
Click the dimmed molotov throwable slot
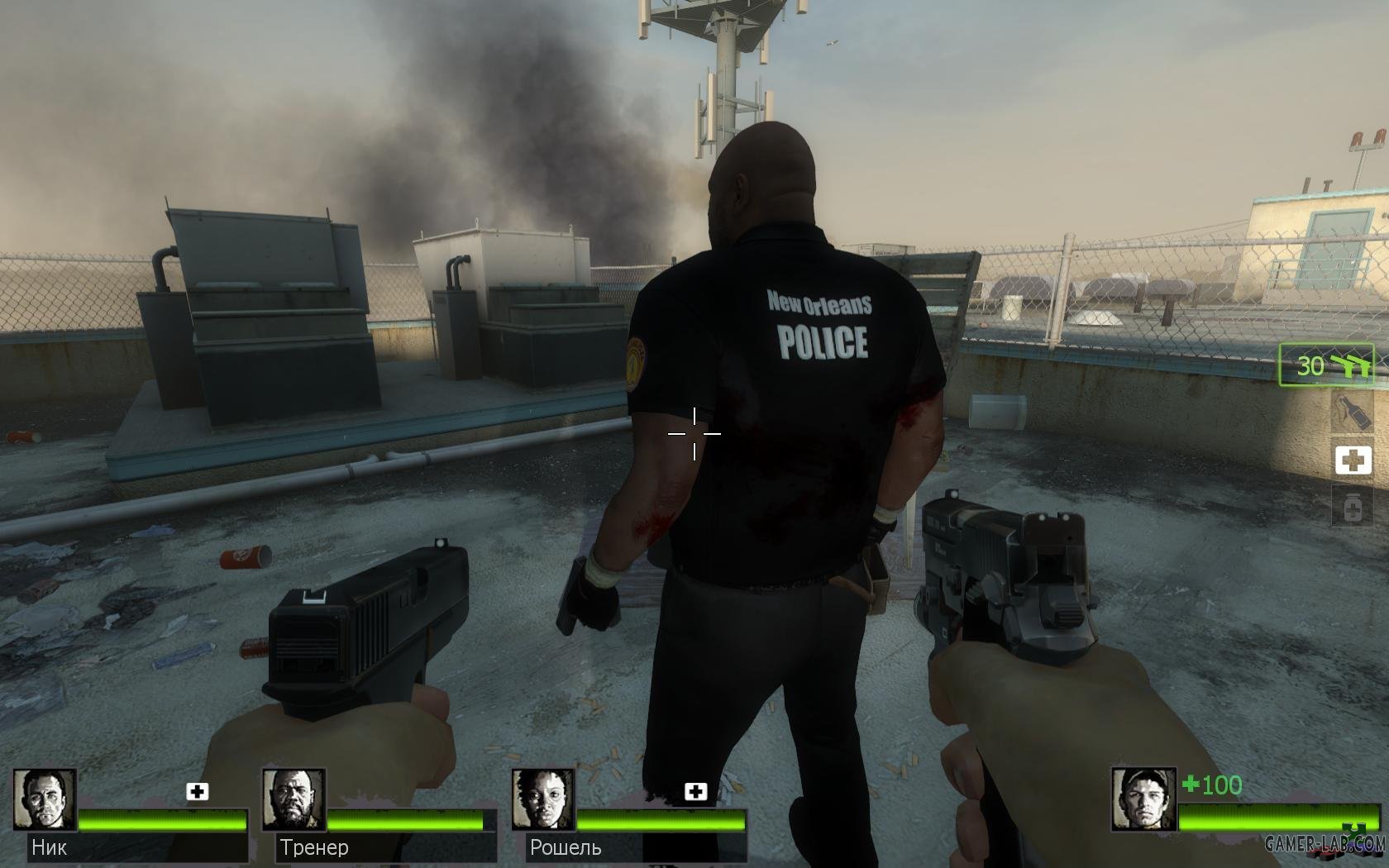(x=1353, y=411)
